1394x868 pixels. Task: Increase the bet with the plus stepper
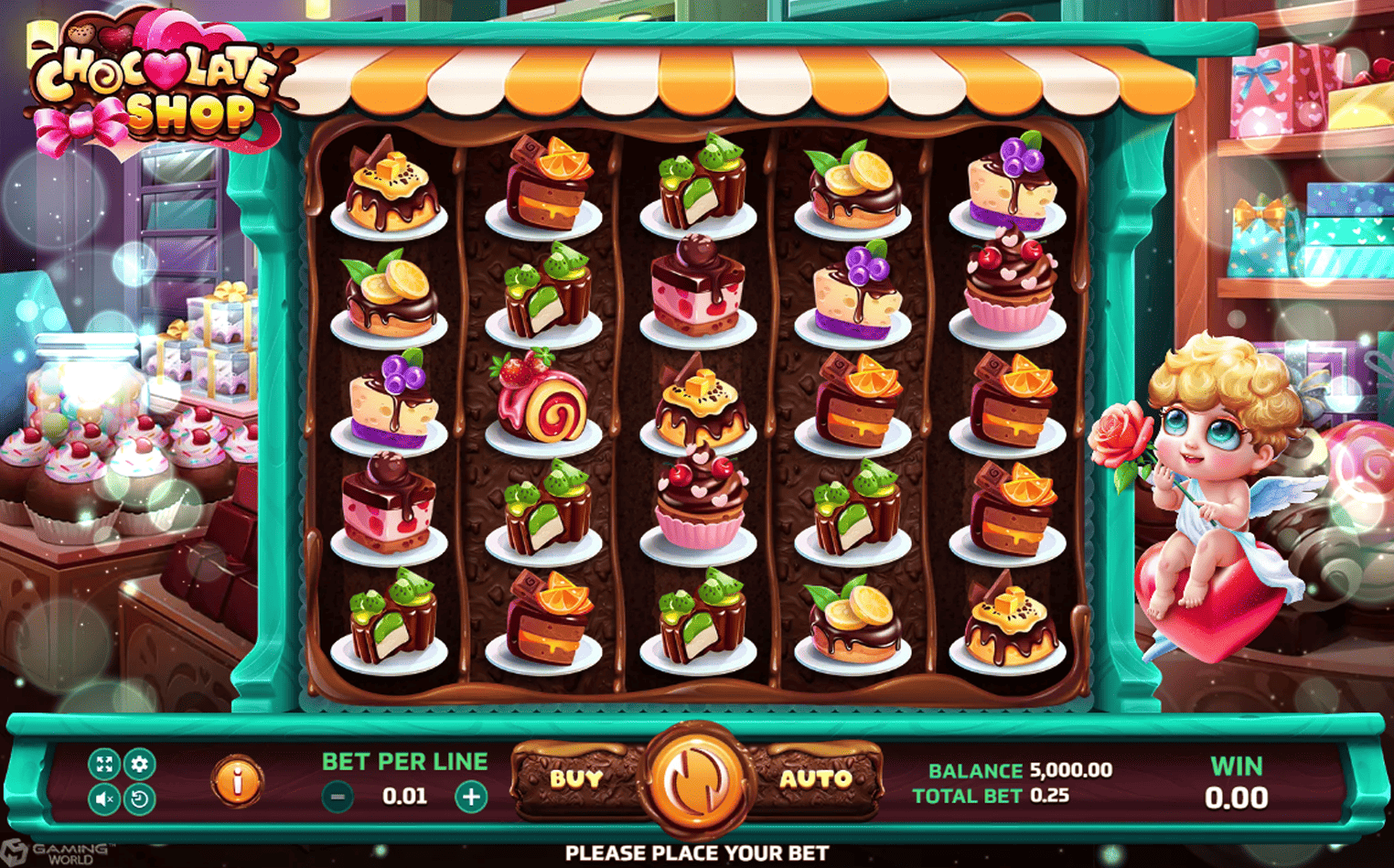click(471, 795)
